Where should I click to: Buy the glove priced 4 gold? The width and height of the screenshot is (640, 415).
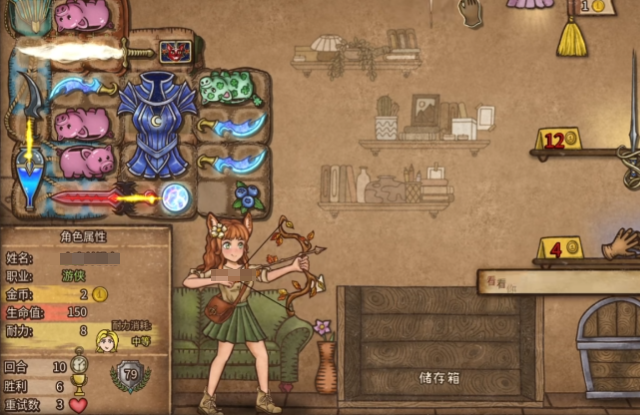pyautogui.click(x=621, y=243)
